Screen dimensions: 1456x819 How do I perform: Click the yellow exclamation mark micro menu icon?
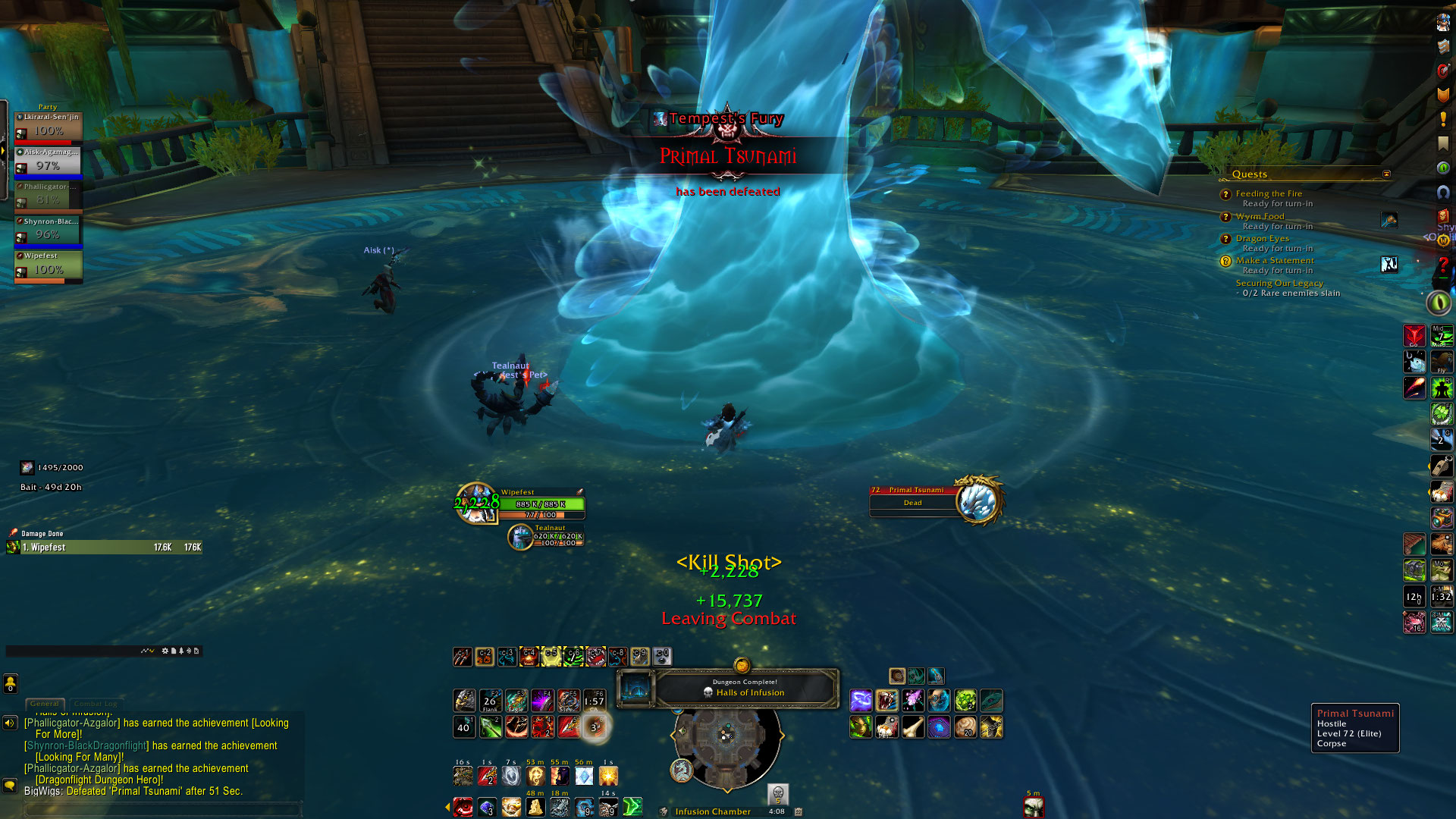[1442, 119]
